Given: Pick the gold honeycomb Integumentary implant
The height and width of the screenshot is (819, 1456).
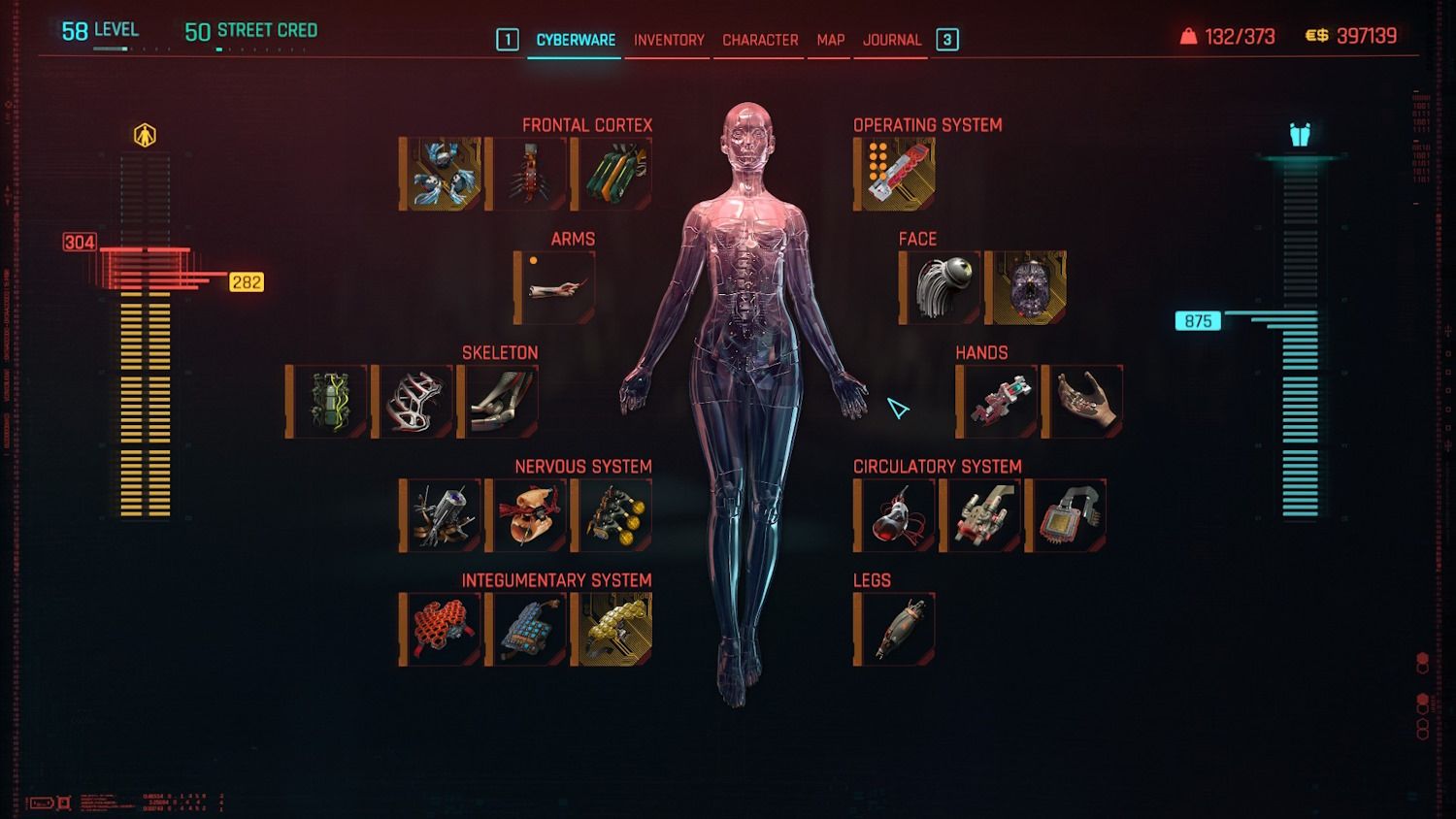Looking at the screenshot, I should (x=612, y=629).
